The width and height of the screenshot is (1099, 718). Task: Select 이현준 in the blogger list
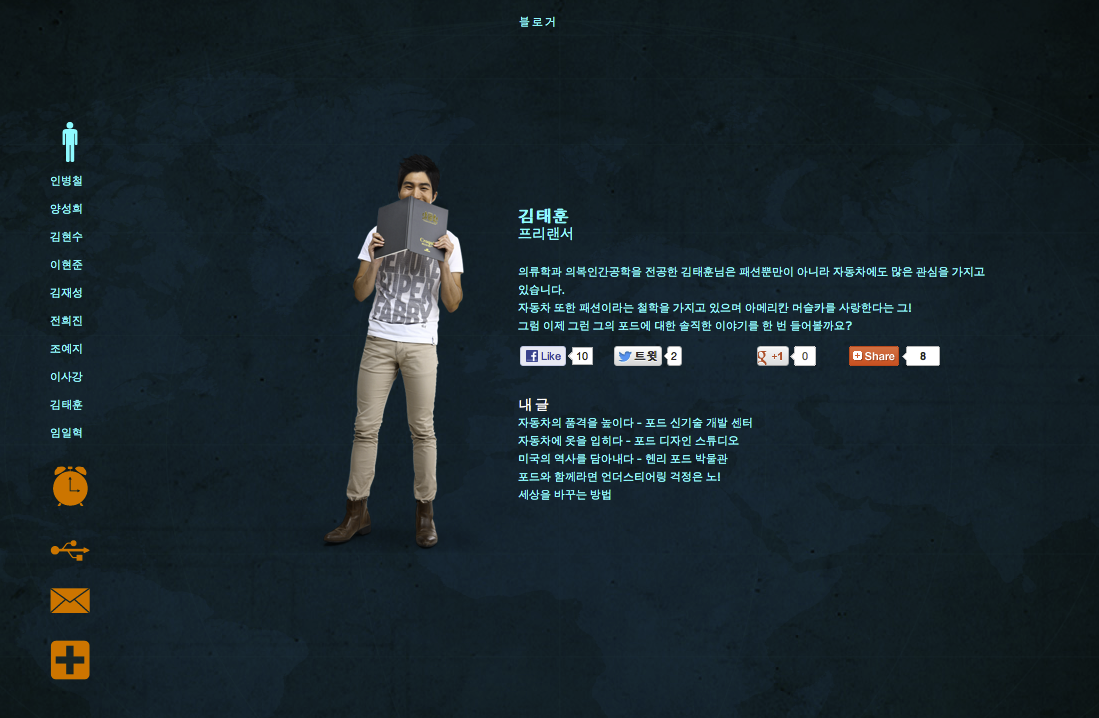[66, 265]
